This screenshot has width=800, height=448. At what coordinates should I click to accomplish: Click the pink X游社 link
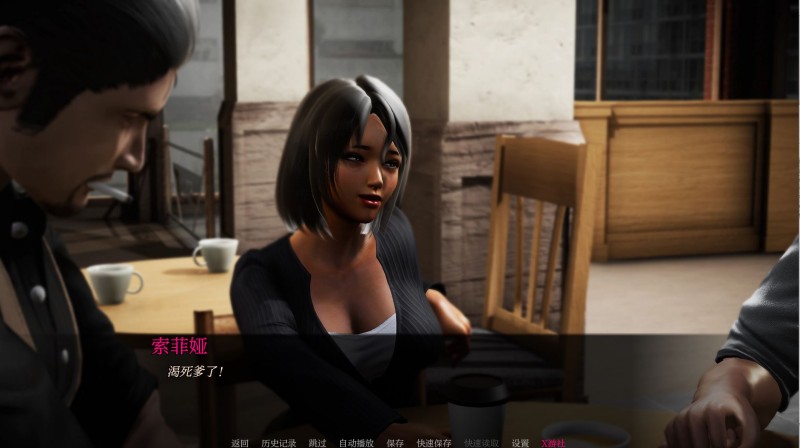(553, 442)
